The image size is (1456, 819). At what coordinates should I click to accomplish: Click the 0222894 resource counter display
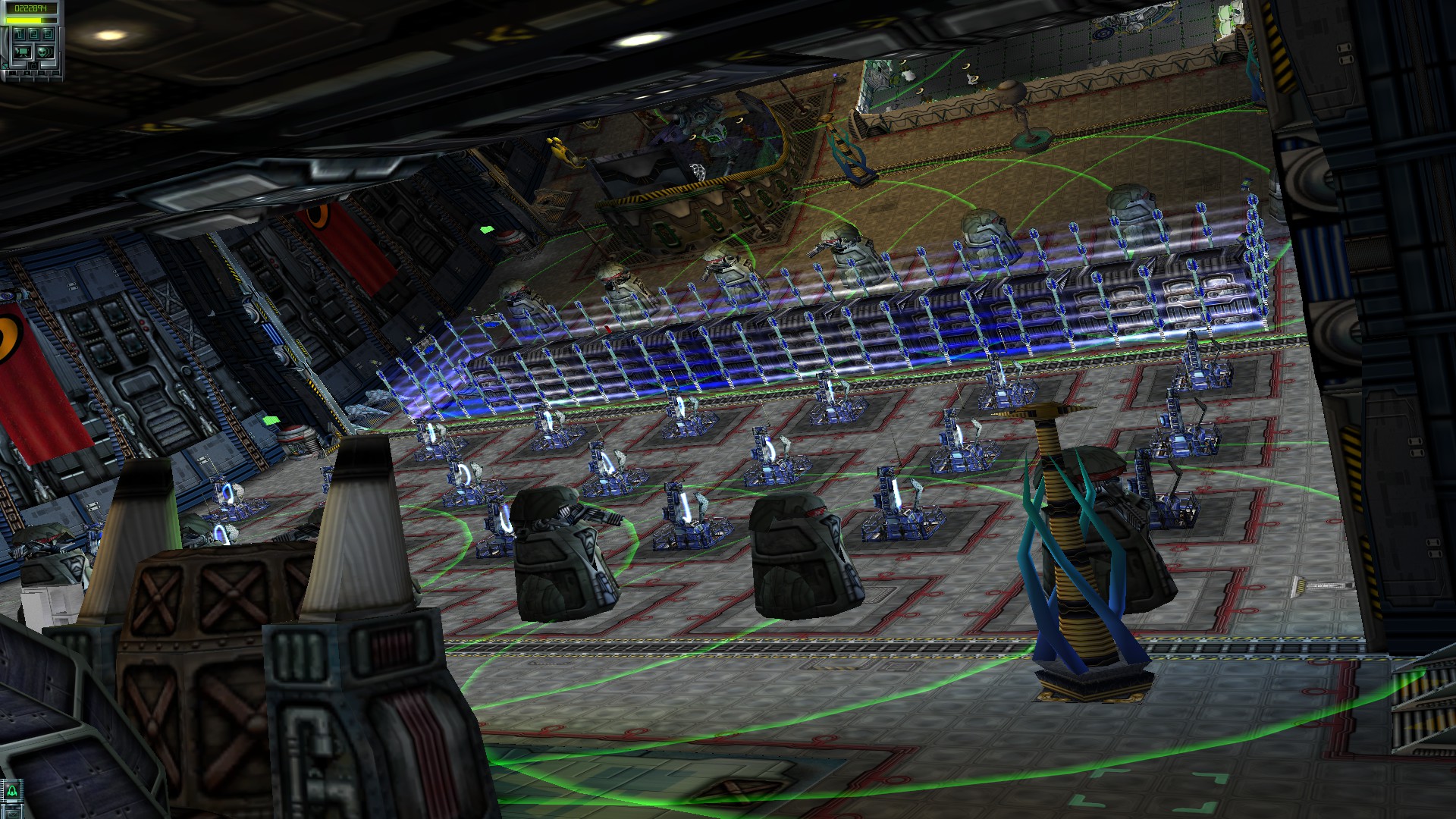[30, 8]
